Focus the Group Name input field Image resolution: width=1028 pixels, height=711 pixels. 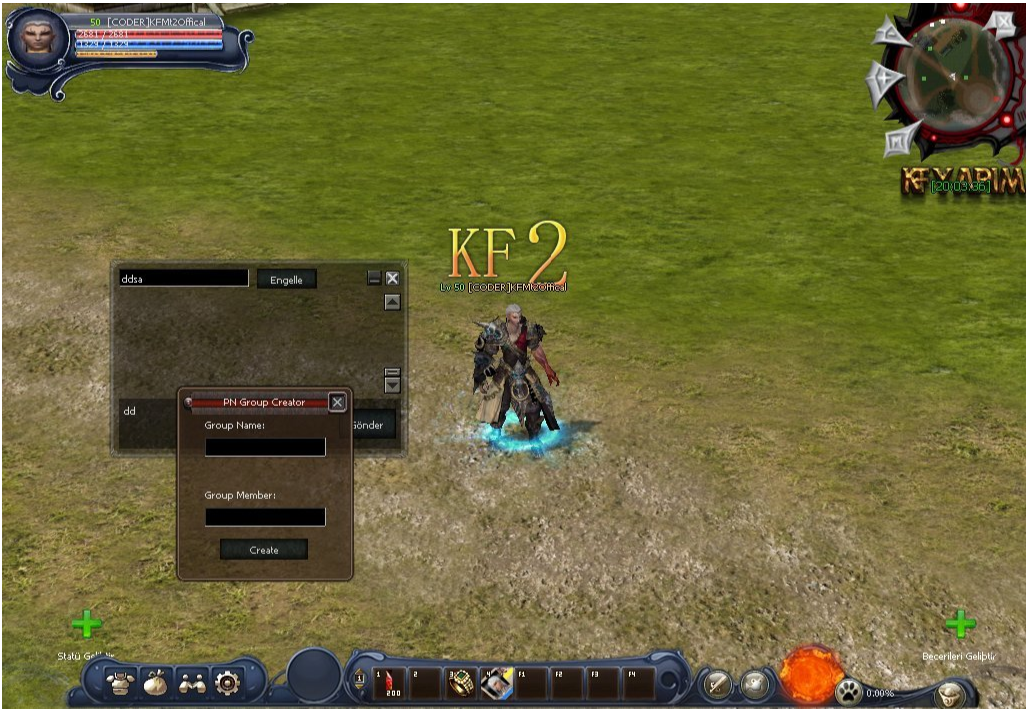265,447
